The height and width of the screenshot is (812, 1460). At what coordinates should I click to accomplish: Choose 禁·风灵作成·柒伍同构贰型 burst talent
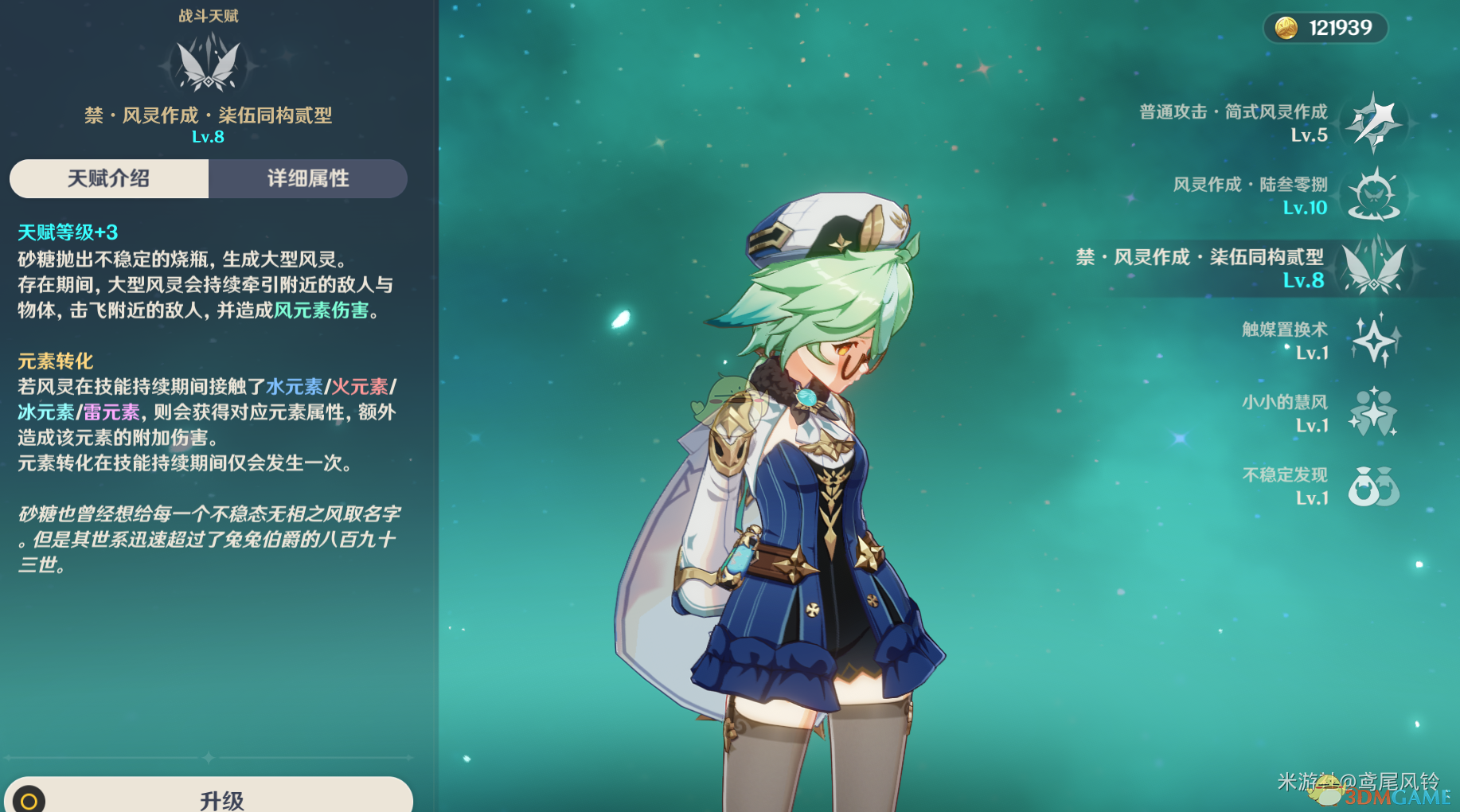tap(1373, 268)
